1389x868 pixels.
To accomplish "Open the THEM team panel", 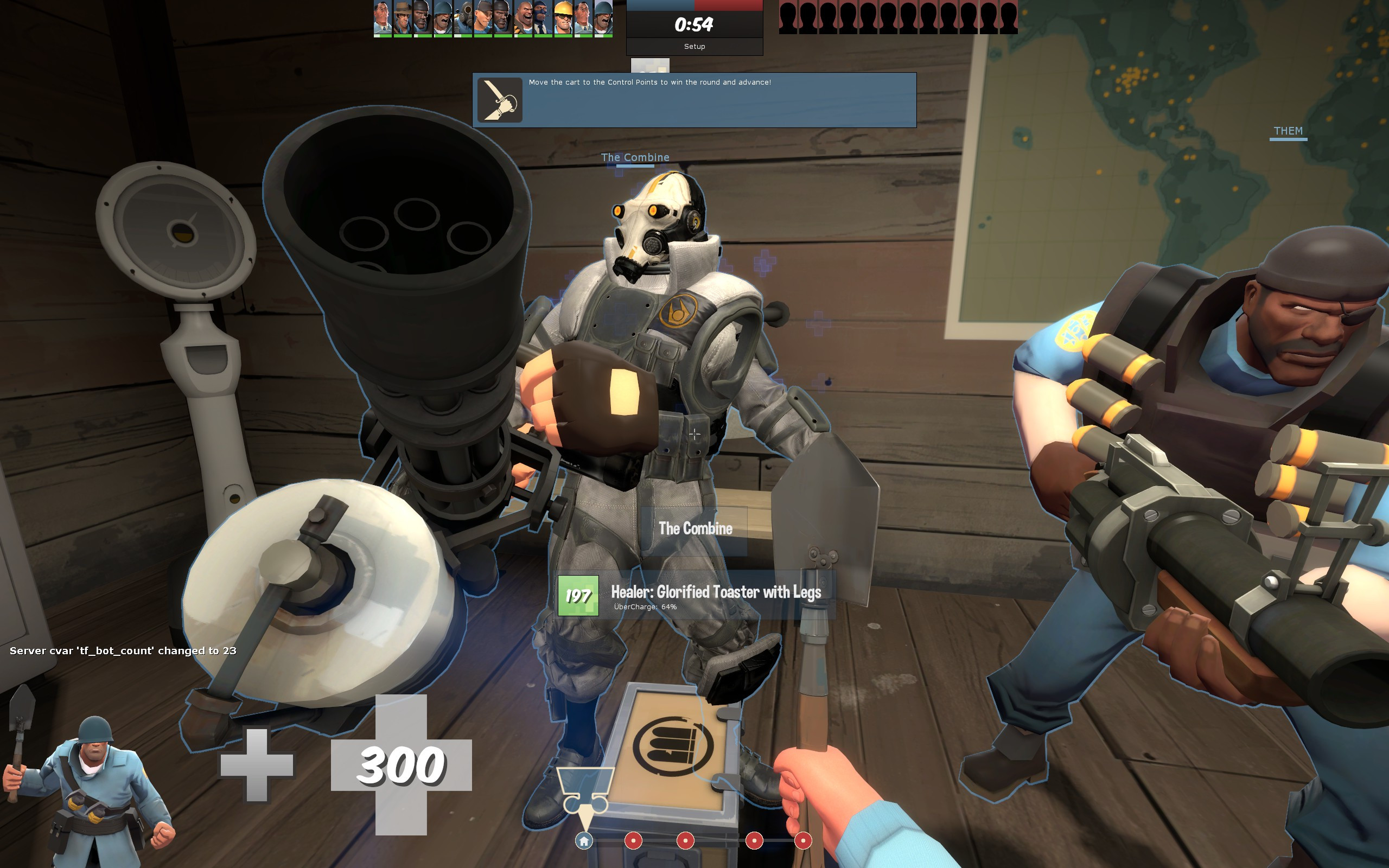I will [x=1289, y=131].
